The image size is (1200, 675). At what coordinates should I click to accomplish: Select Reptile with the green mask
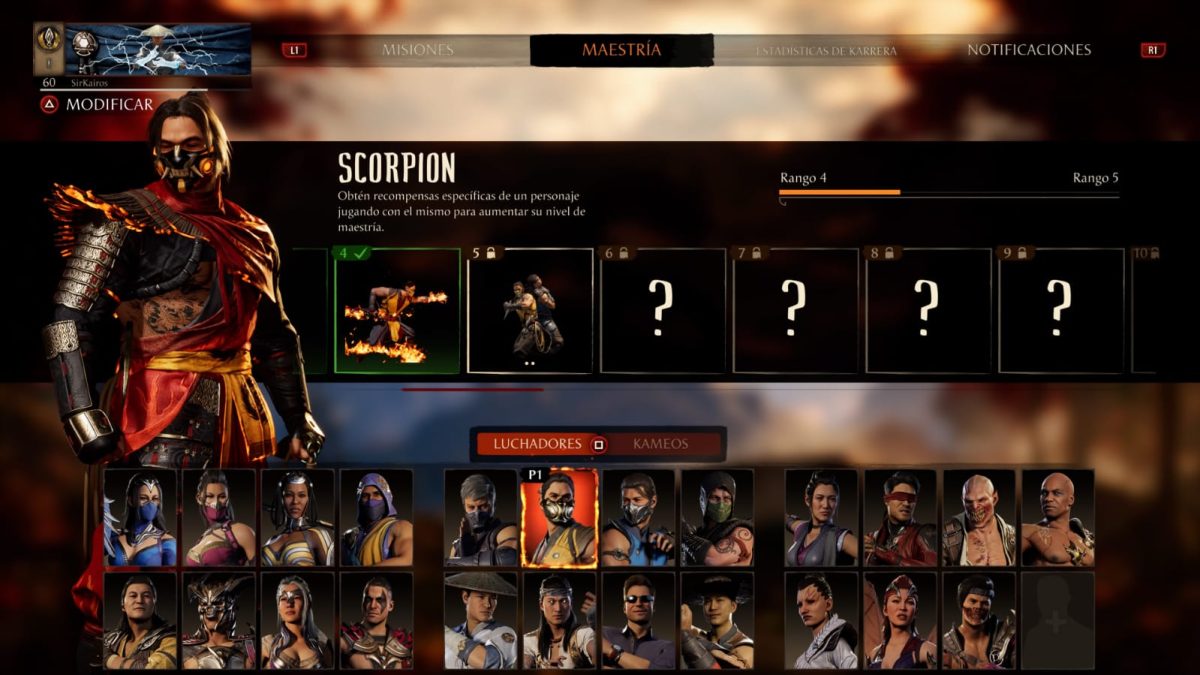(717, 518)
